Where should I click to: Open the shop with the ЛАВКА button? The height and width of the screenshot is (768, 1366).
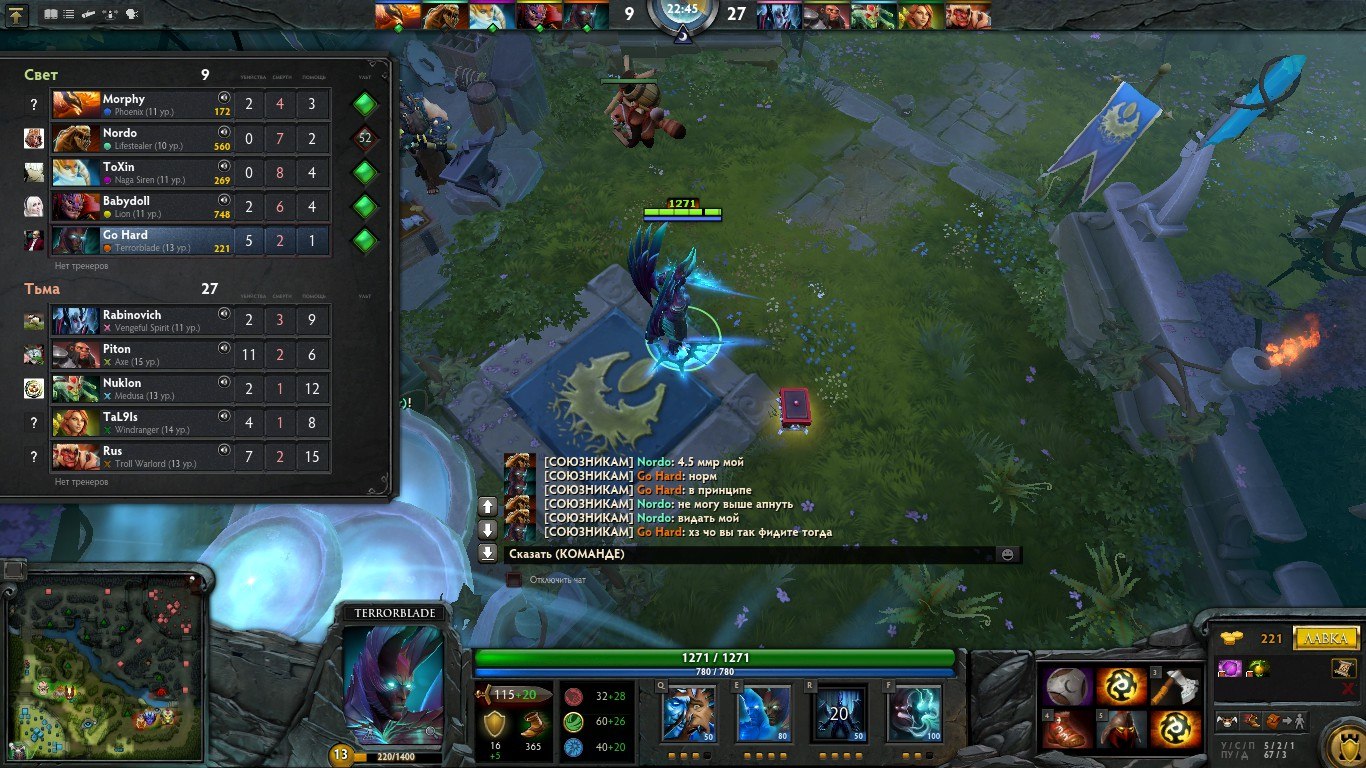point(1326,638)
